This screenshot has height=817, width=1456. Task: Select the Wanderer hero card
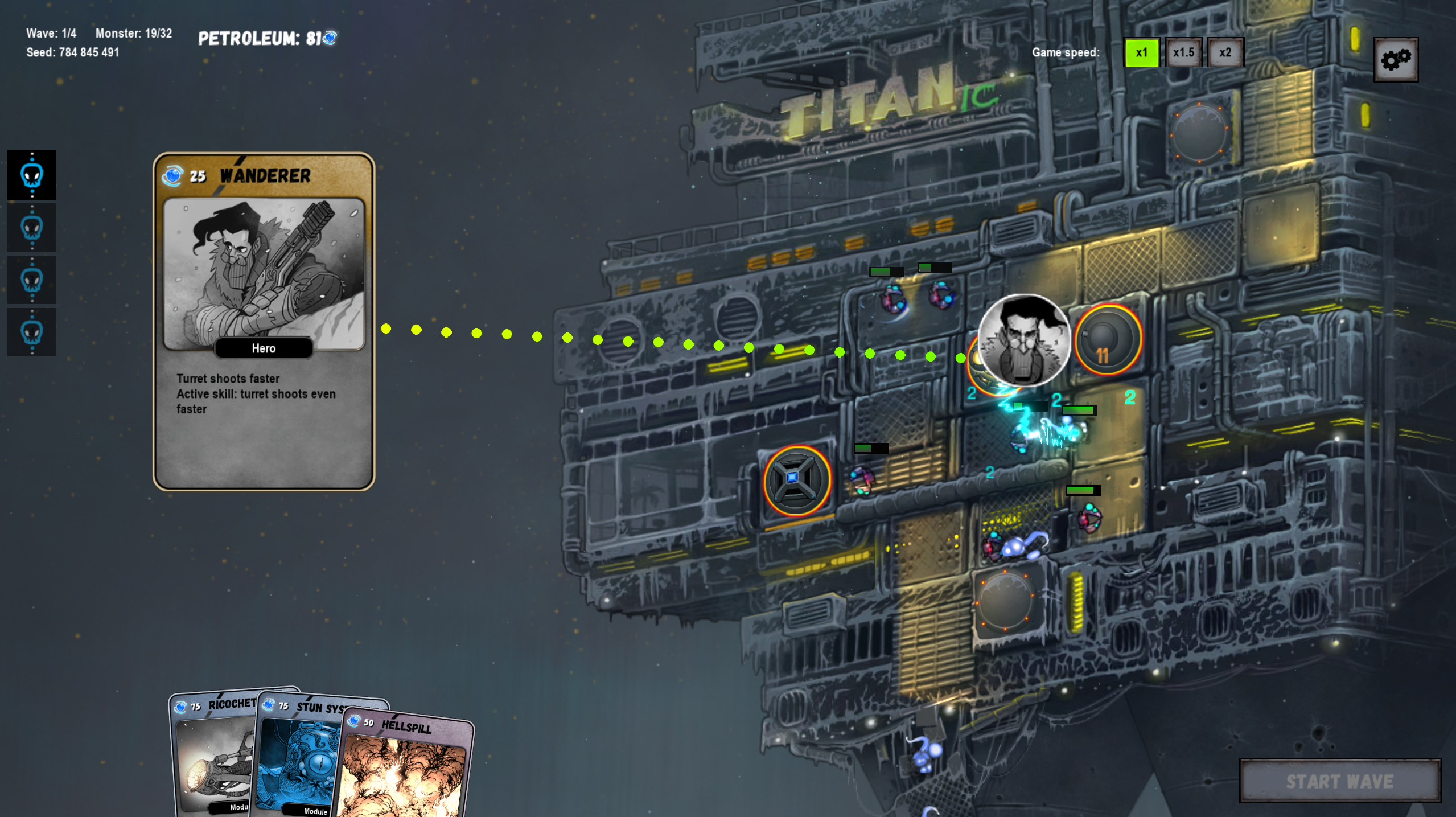[264, 321]
